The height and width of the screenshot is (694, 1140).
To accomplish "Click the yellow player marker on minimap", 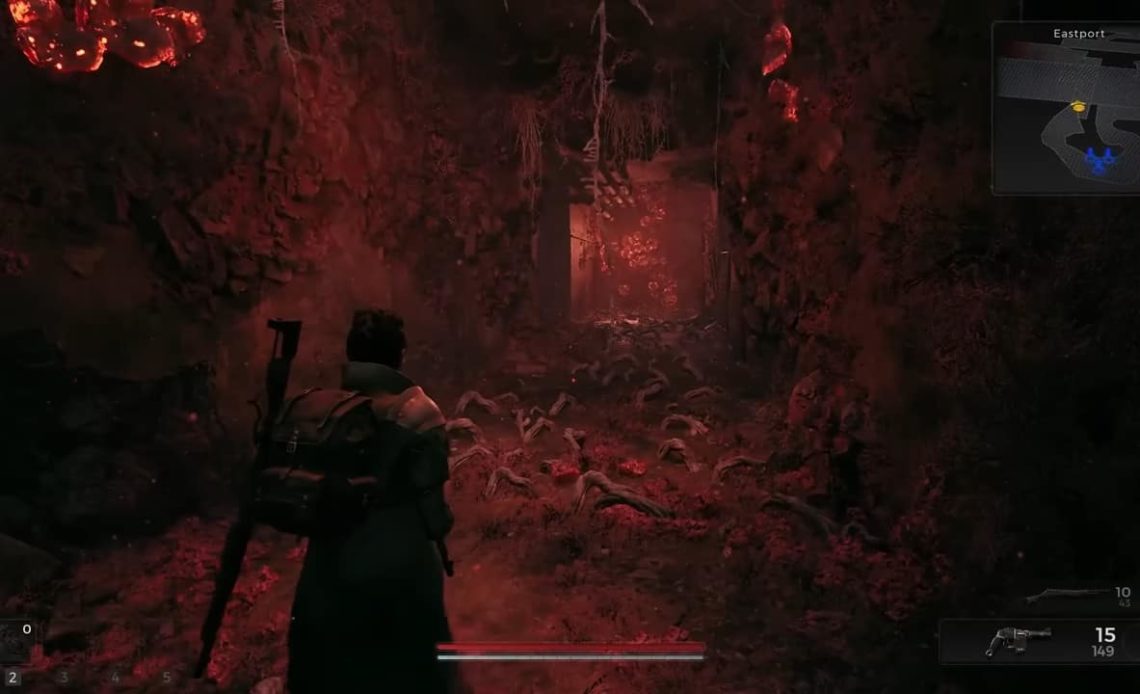I will (1078, 105).
